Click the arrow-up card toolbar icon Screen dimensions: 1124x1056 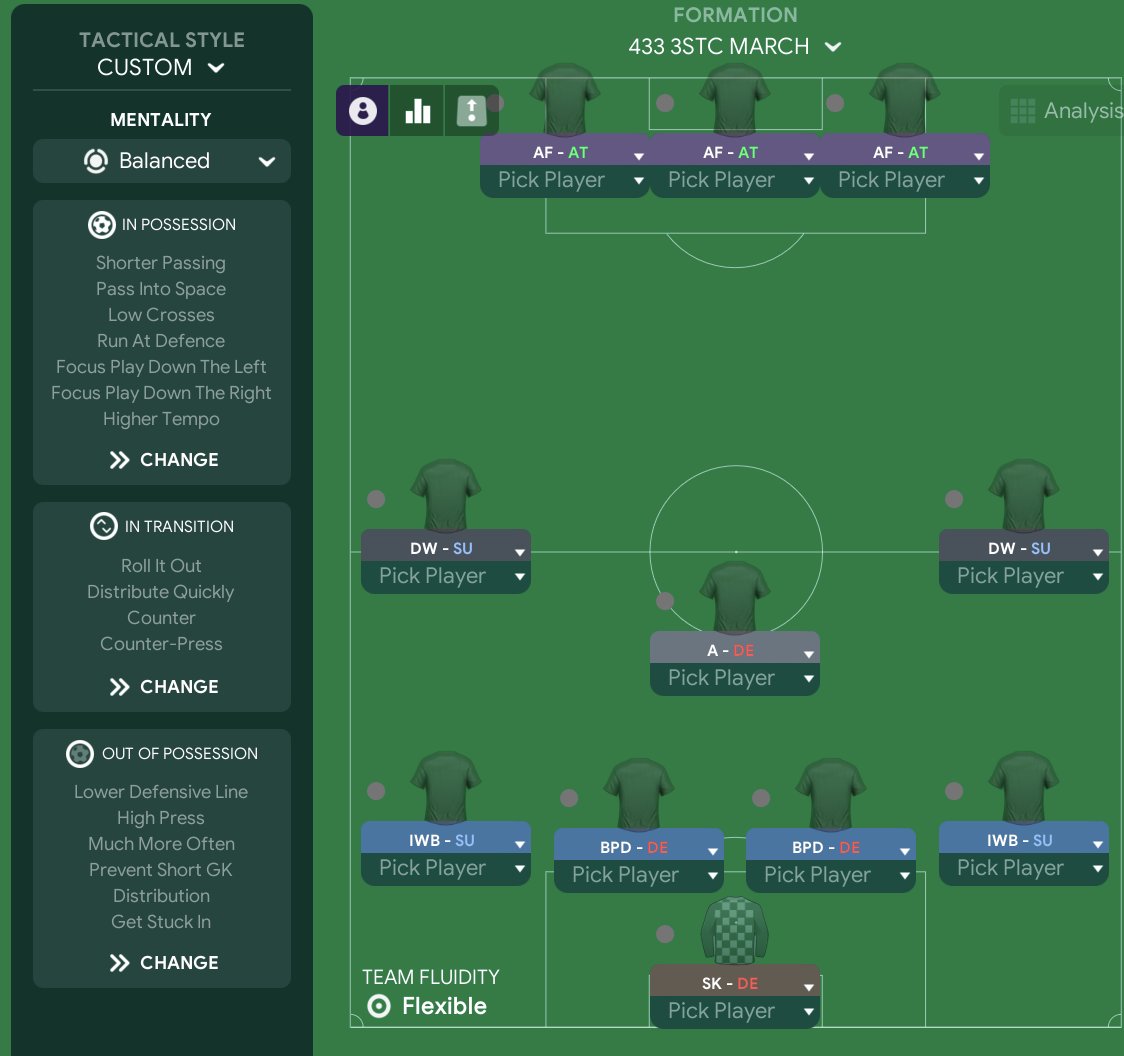click(470, 111)
